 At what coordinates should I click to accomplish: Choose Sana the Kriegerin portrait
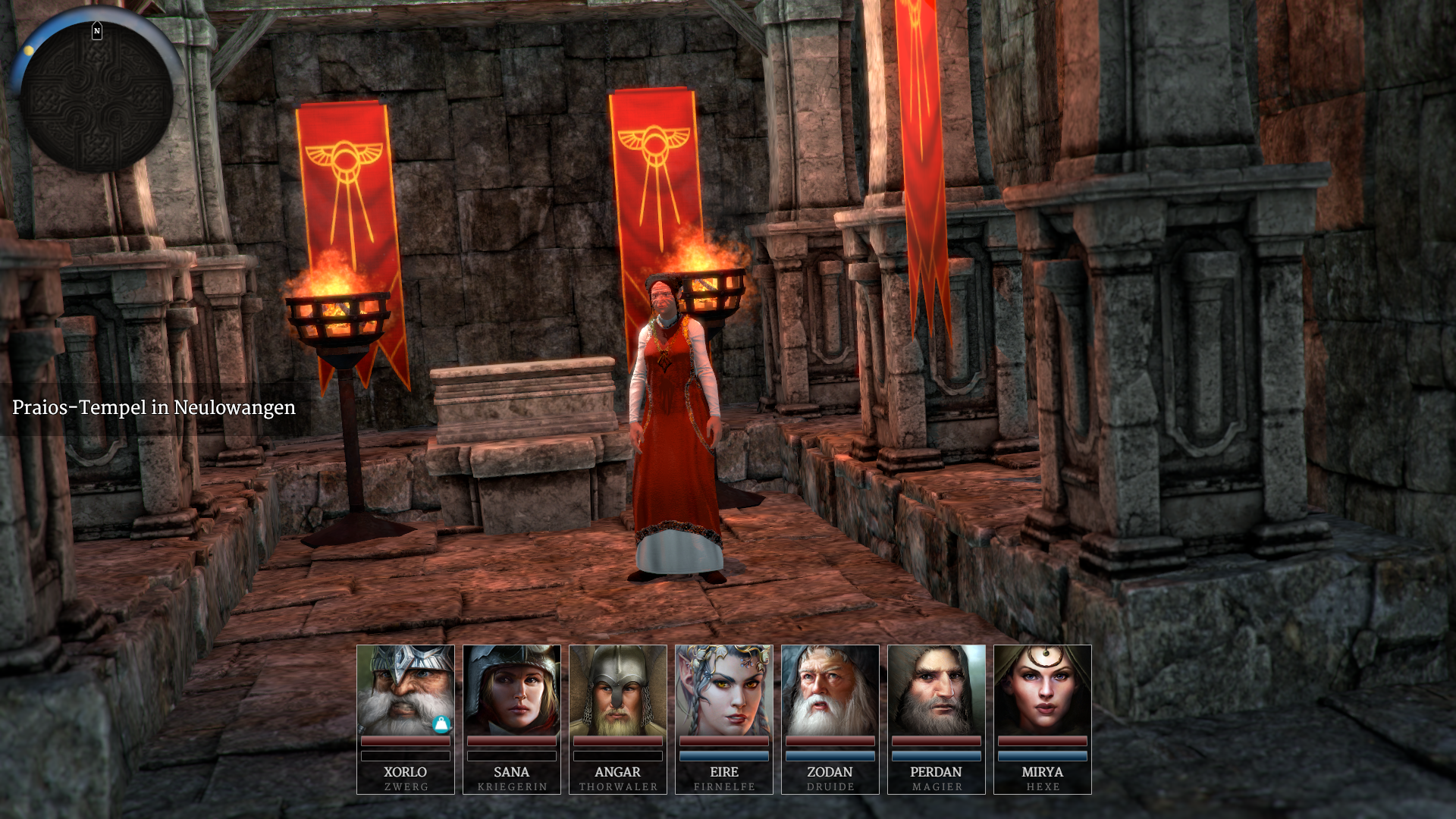coord(512,690)
